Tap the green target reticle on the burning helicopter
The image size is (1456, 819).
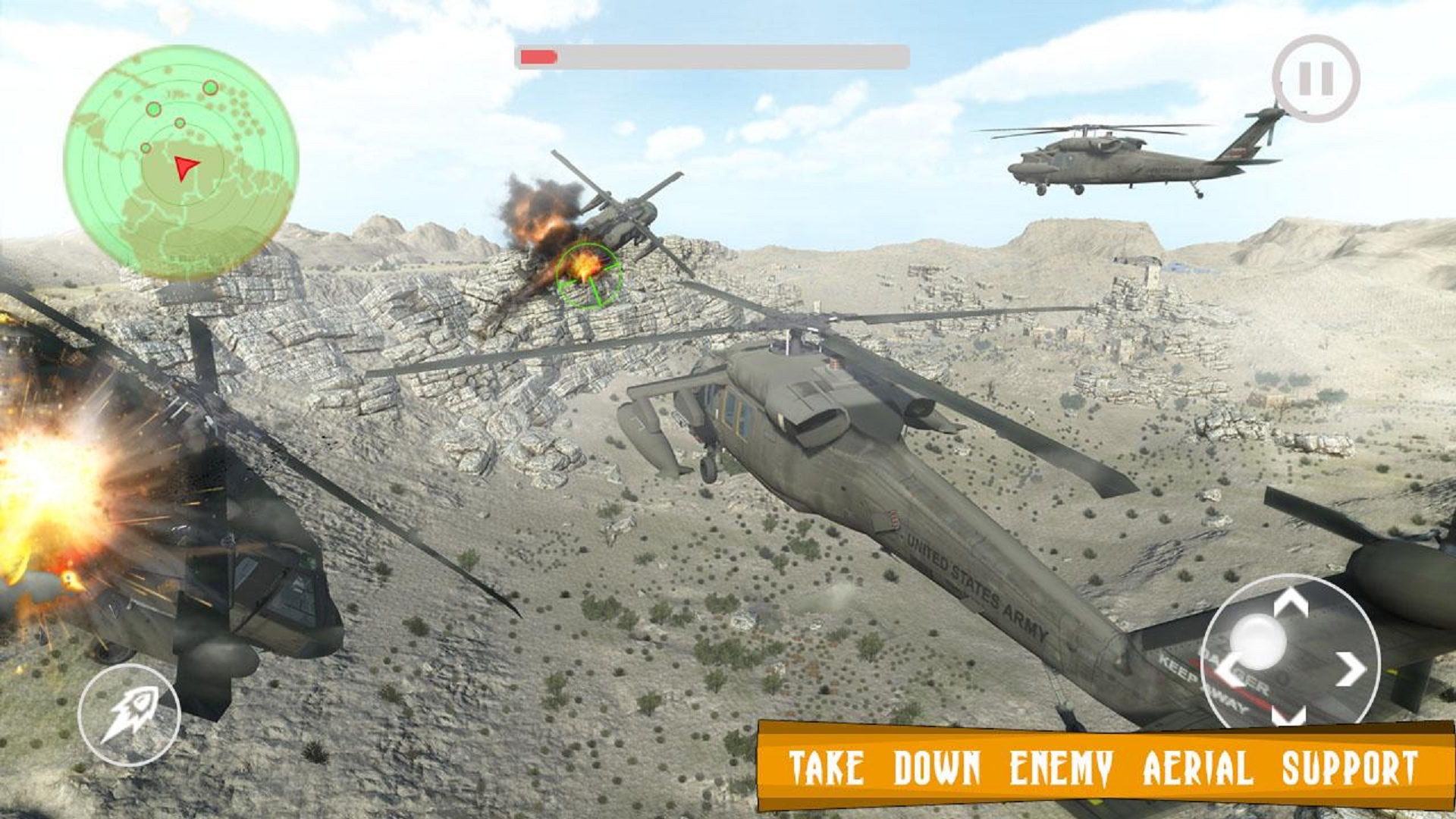click(x=590, y=277)
